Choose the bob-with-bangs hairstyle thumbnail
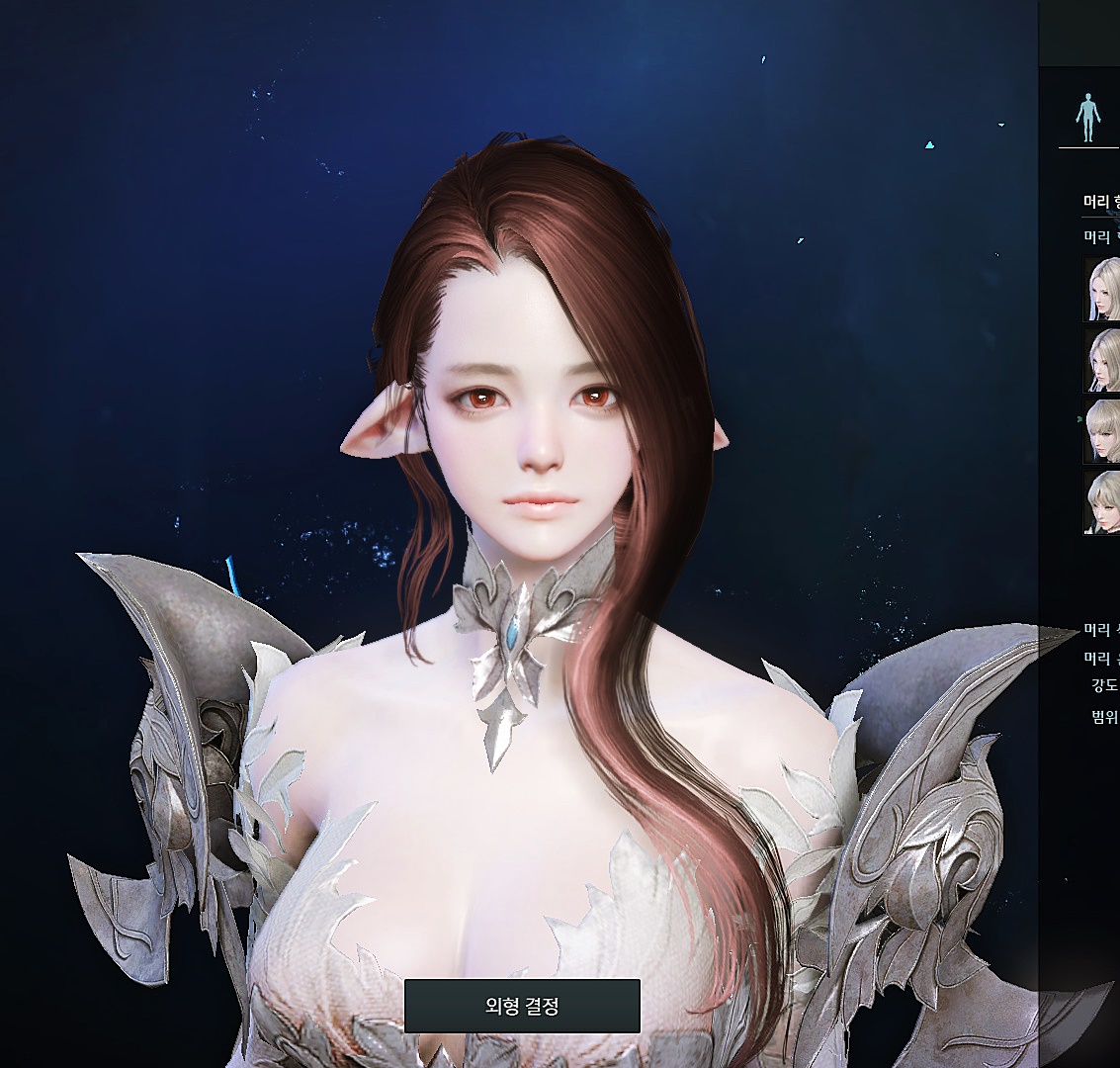This screenshot has width=1120, height=1068. coord(1102,431)
